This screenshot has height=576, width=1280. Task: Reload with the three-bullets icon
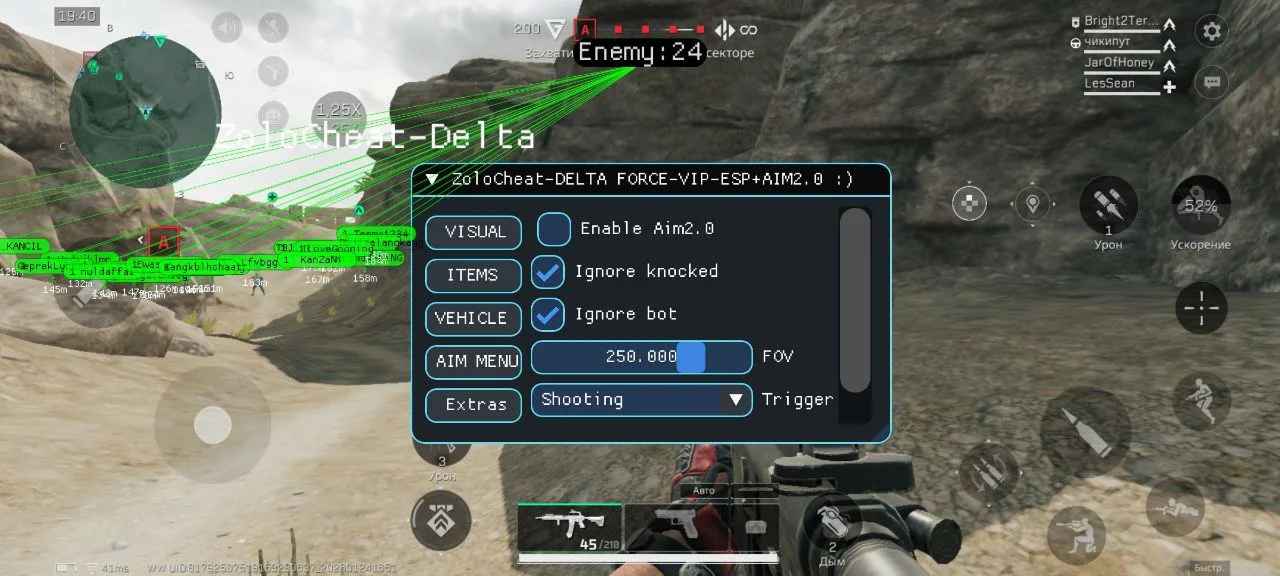coord(989,472)
